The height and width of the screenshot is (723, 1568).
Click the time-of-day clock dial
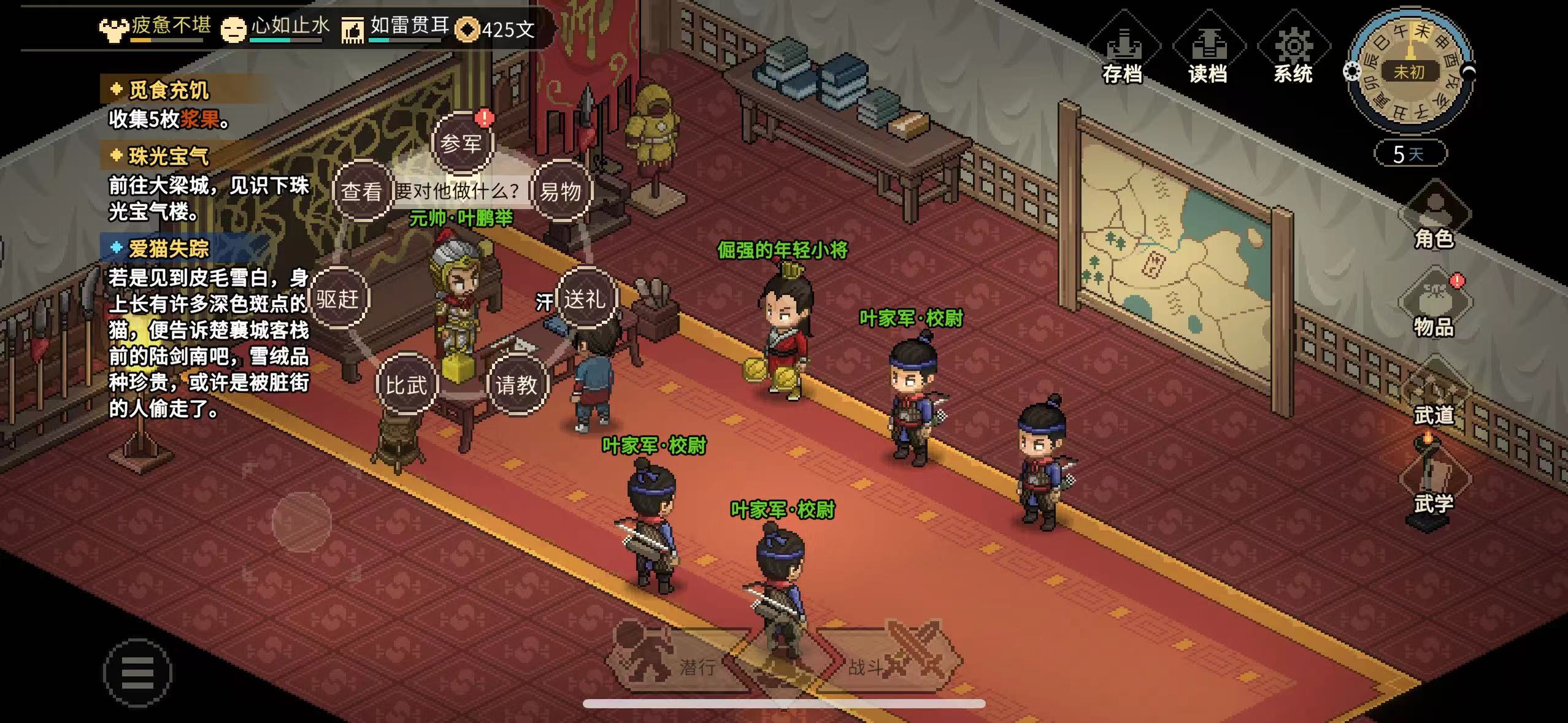tap(1409, 72)
